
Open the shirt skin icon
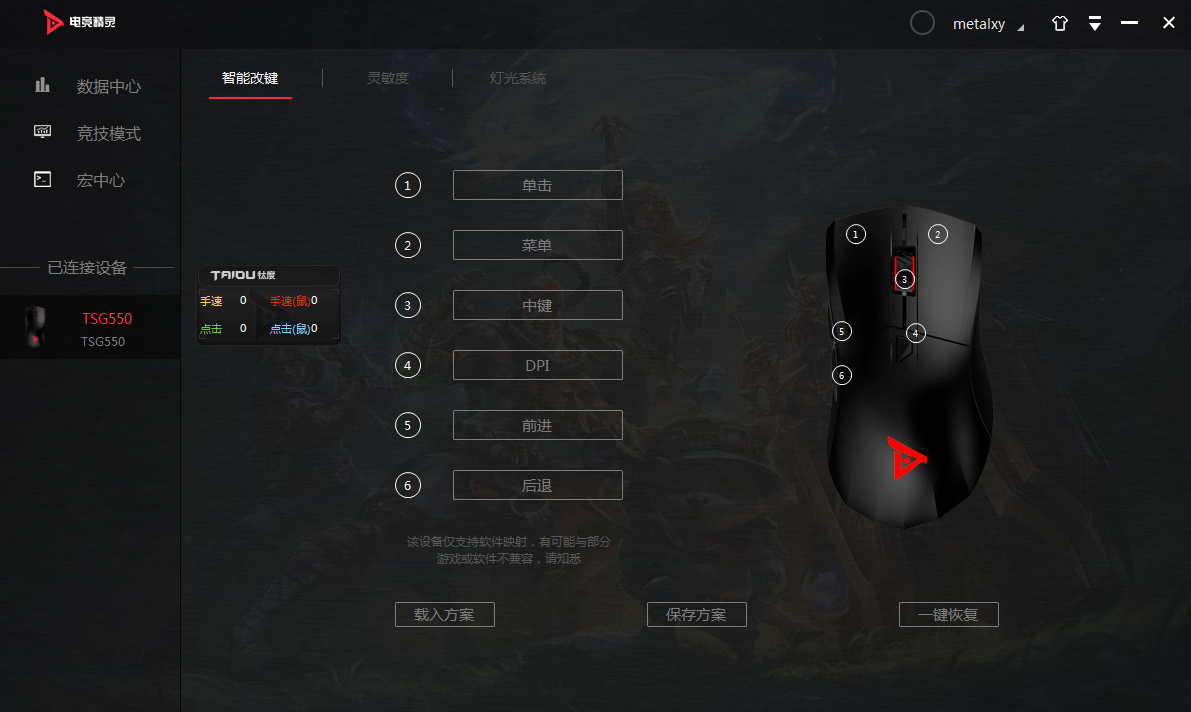pos(1060,24)
